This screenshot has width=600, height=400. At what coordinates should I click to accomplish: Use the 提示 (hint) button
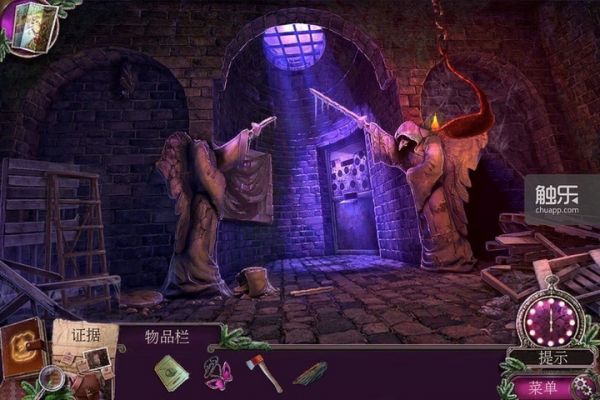[x=552, y=358]
